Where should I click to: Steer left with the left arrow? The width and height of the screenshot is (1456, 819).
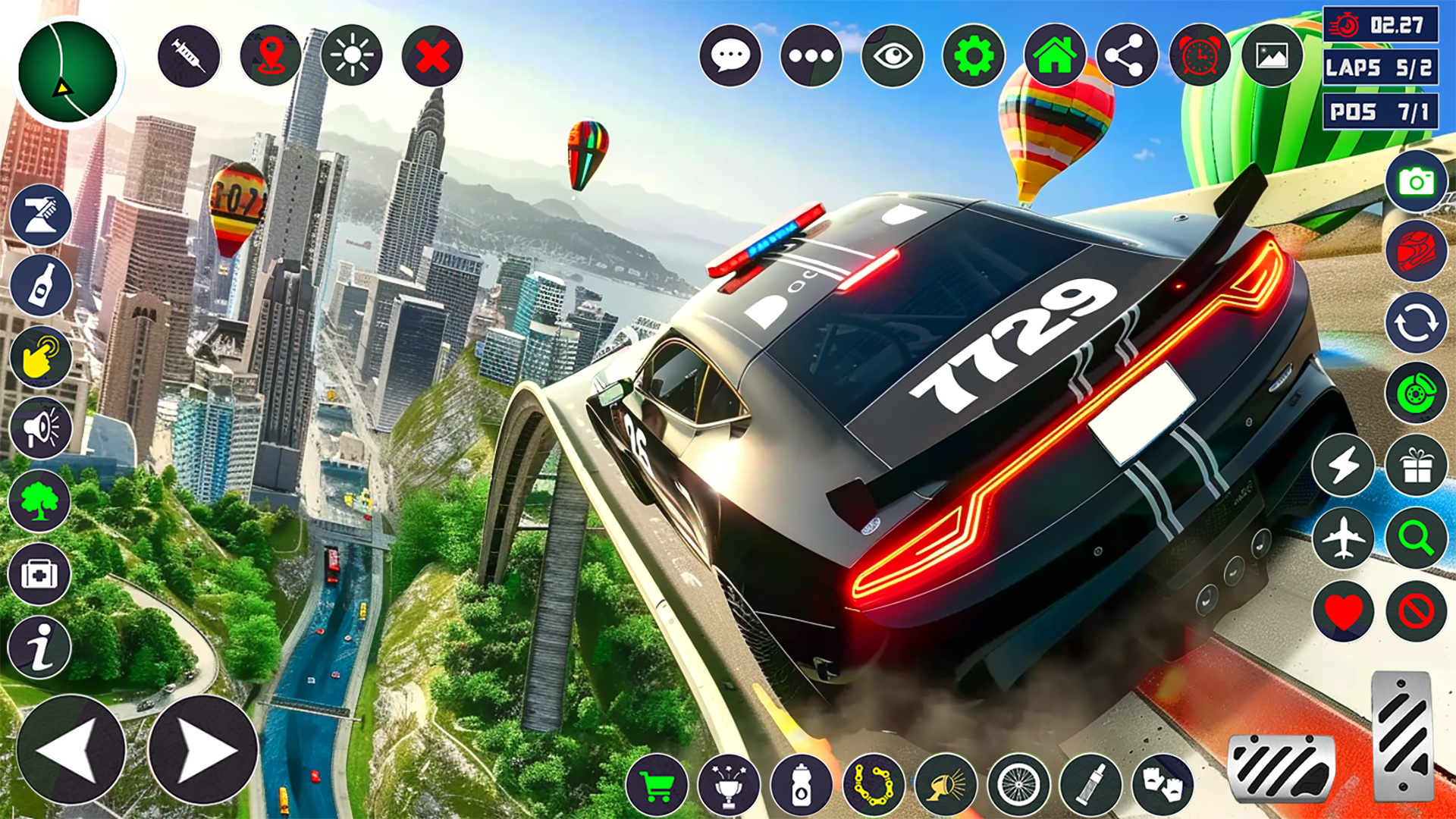pos(71,749)
